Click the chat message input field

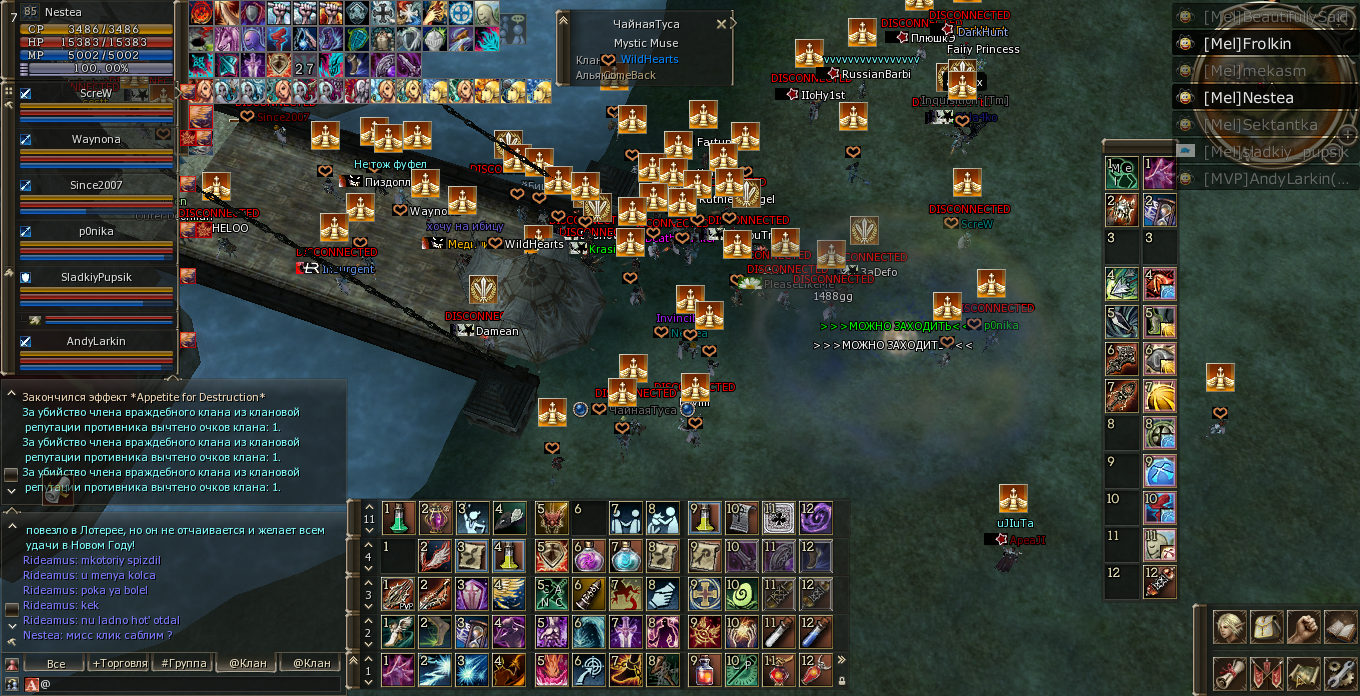190,685
